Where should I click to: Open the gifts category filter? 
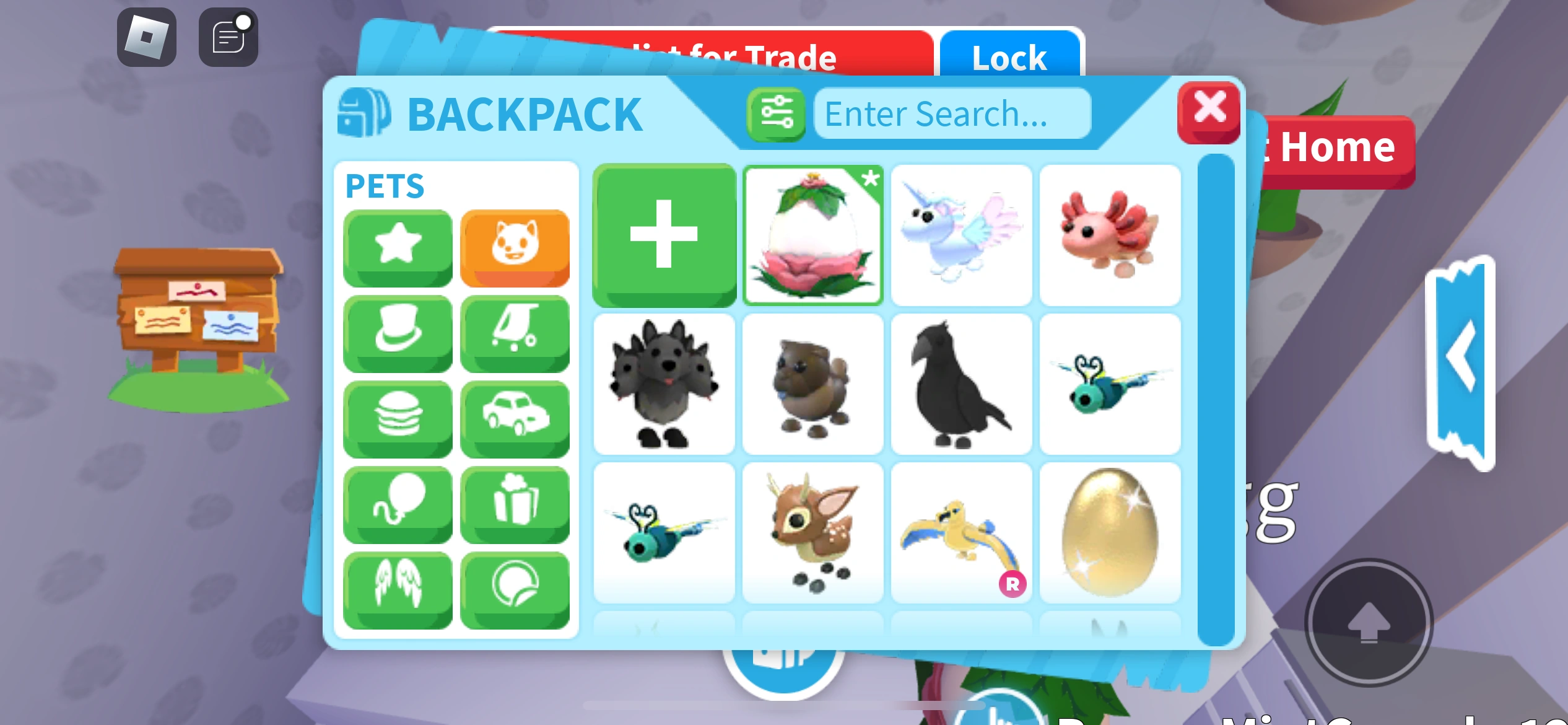tap(516, 503)
